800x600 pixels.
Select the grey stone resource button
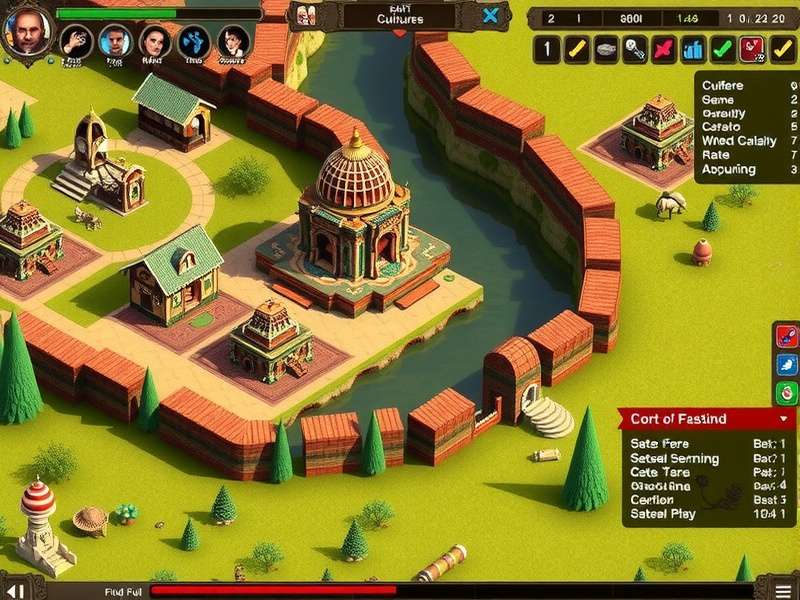(605, 49)
